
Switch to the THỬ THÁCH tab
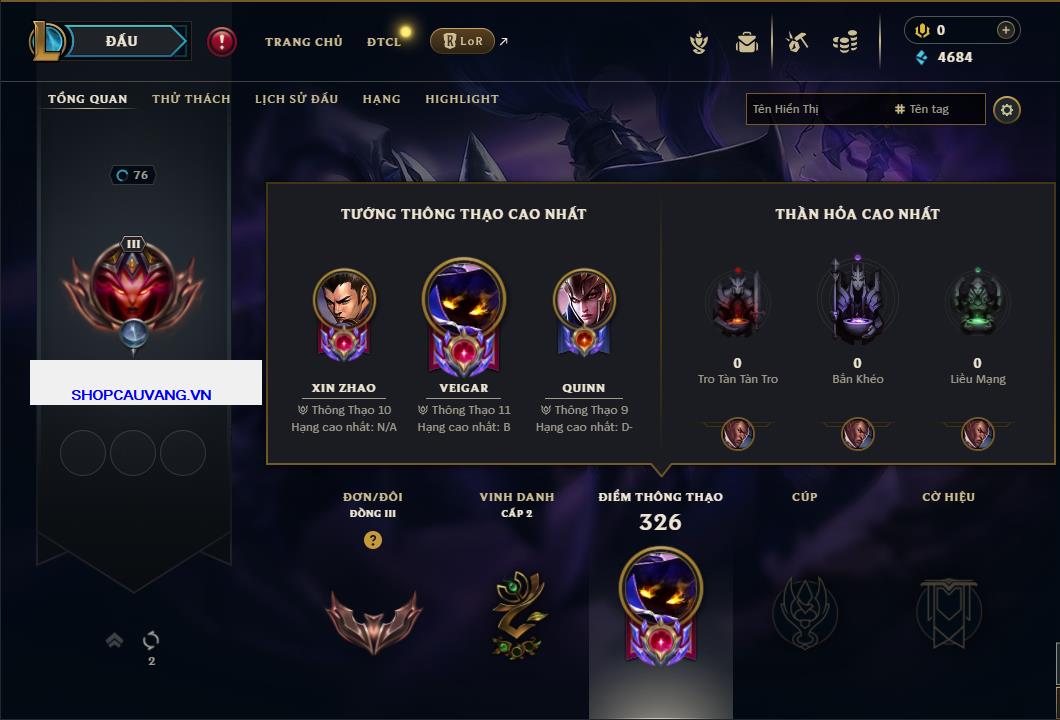pos(191,99)
